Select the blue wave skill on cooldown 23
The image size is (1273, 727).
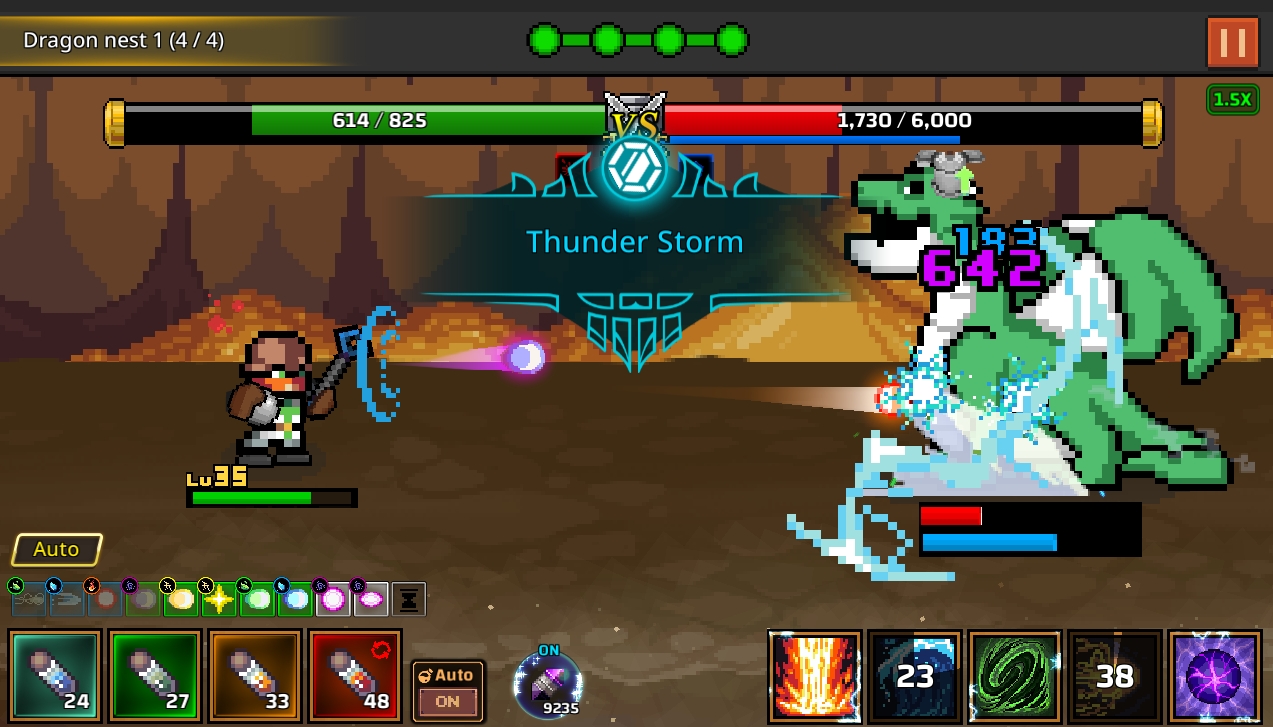915,676
